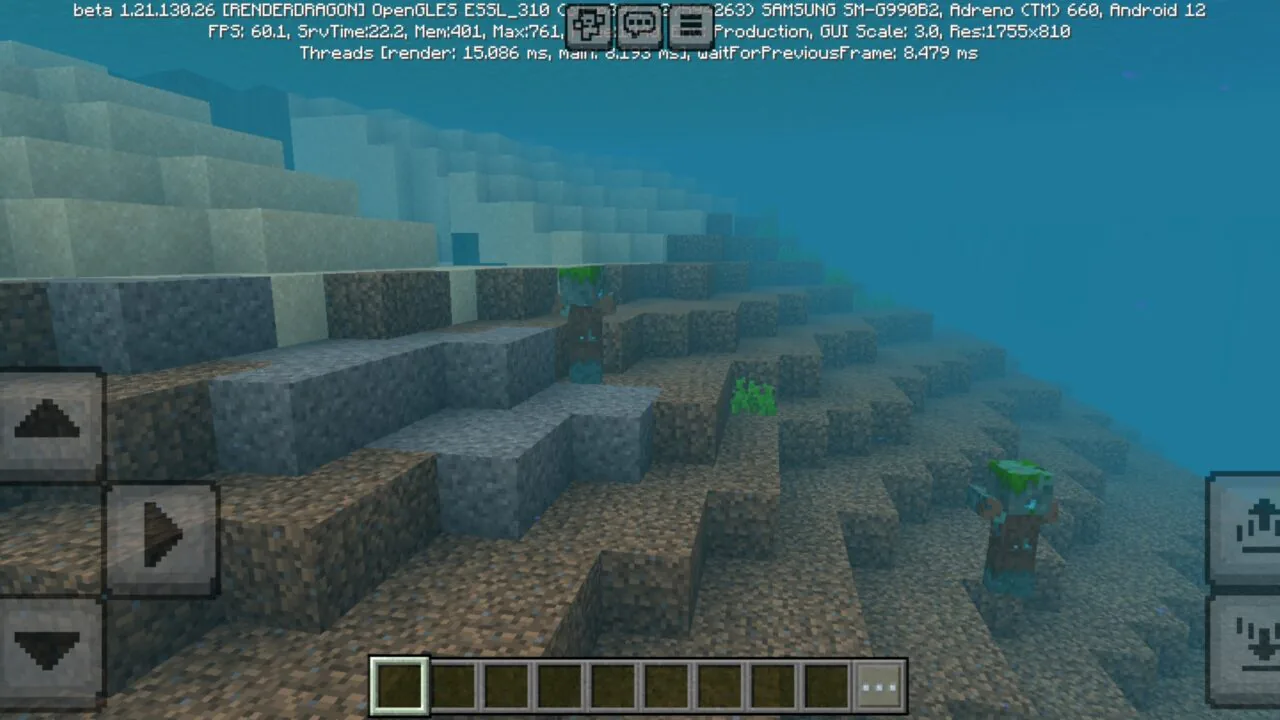Viewport: 1280px width, 720px height.
Task: Select the dirt block in the first hotbar slot
Action: pyautogui.click(x=398, y=684)
